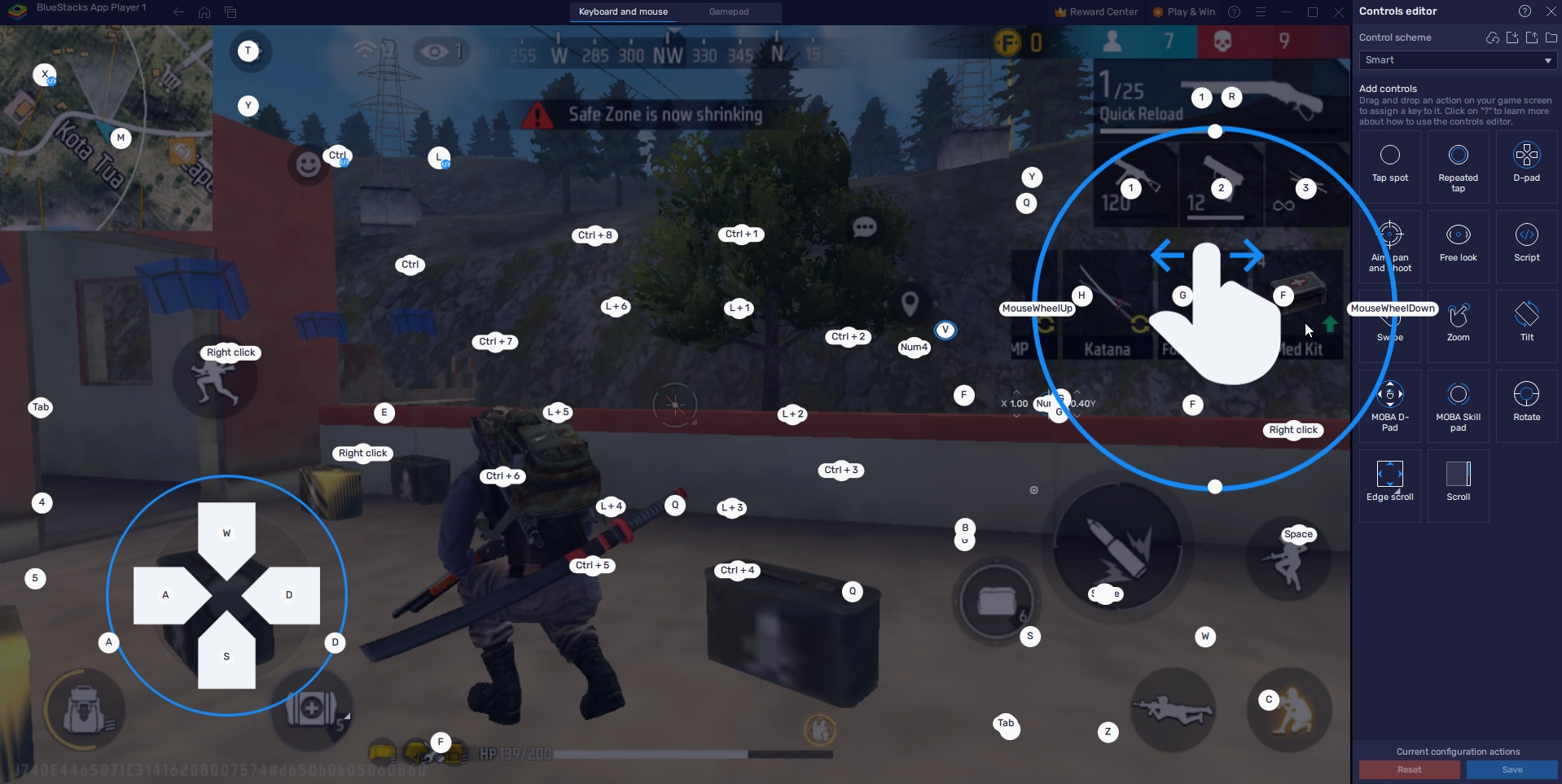Open the Smart control scheme dropdown
Viewport: 1562px width, 784px height.
click(1456, 60)
